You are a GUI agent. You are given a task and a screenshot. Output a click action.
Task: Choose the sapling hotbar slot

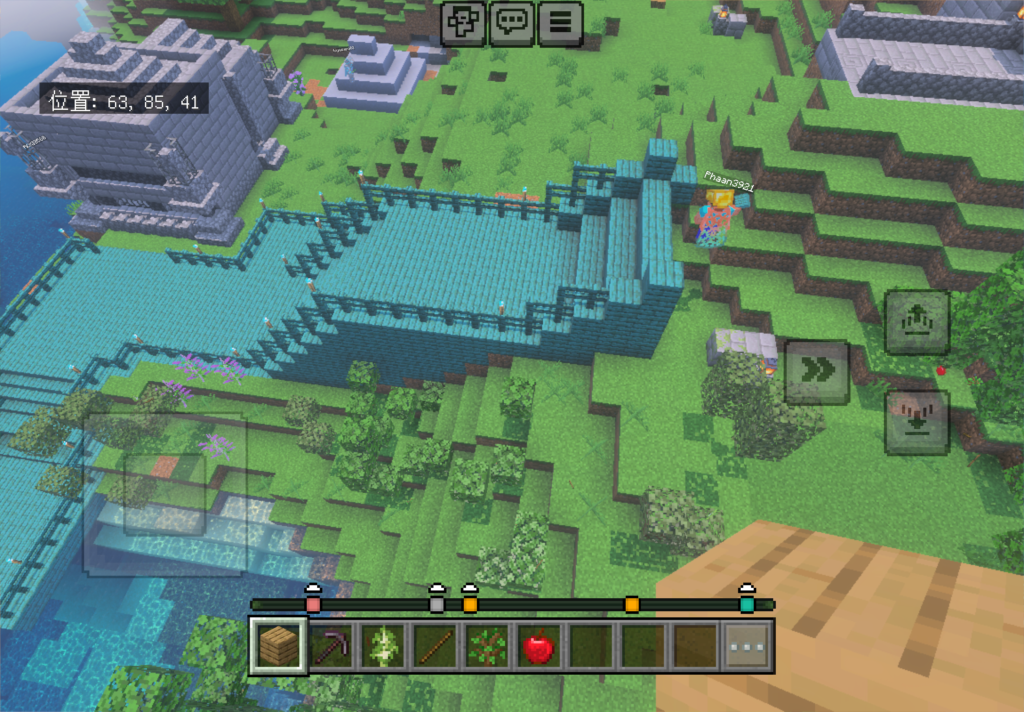486,646
